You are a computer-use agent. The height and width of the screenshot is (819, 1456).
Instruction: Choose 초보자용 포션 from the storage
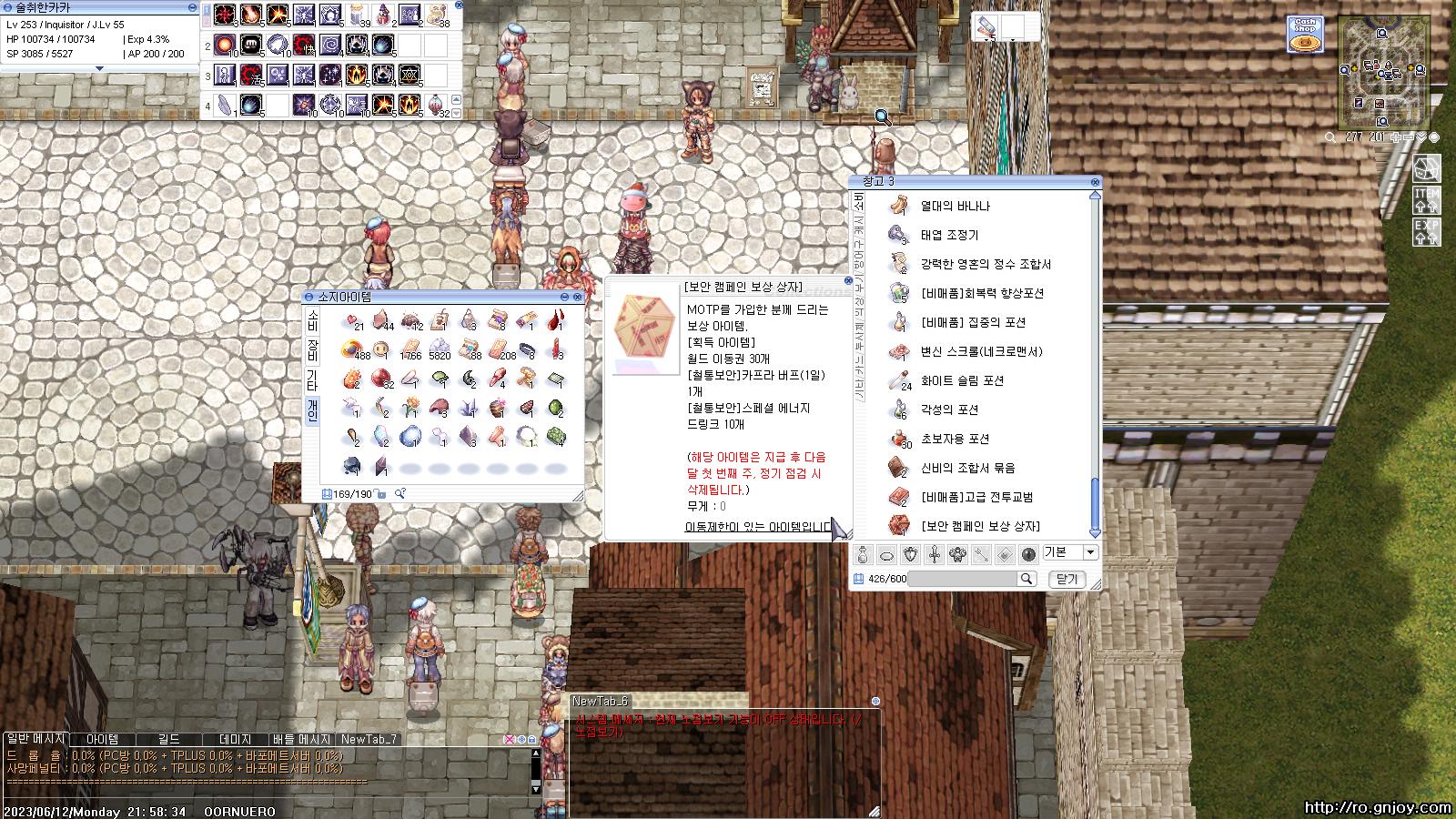pos(955,439)
